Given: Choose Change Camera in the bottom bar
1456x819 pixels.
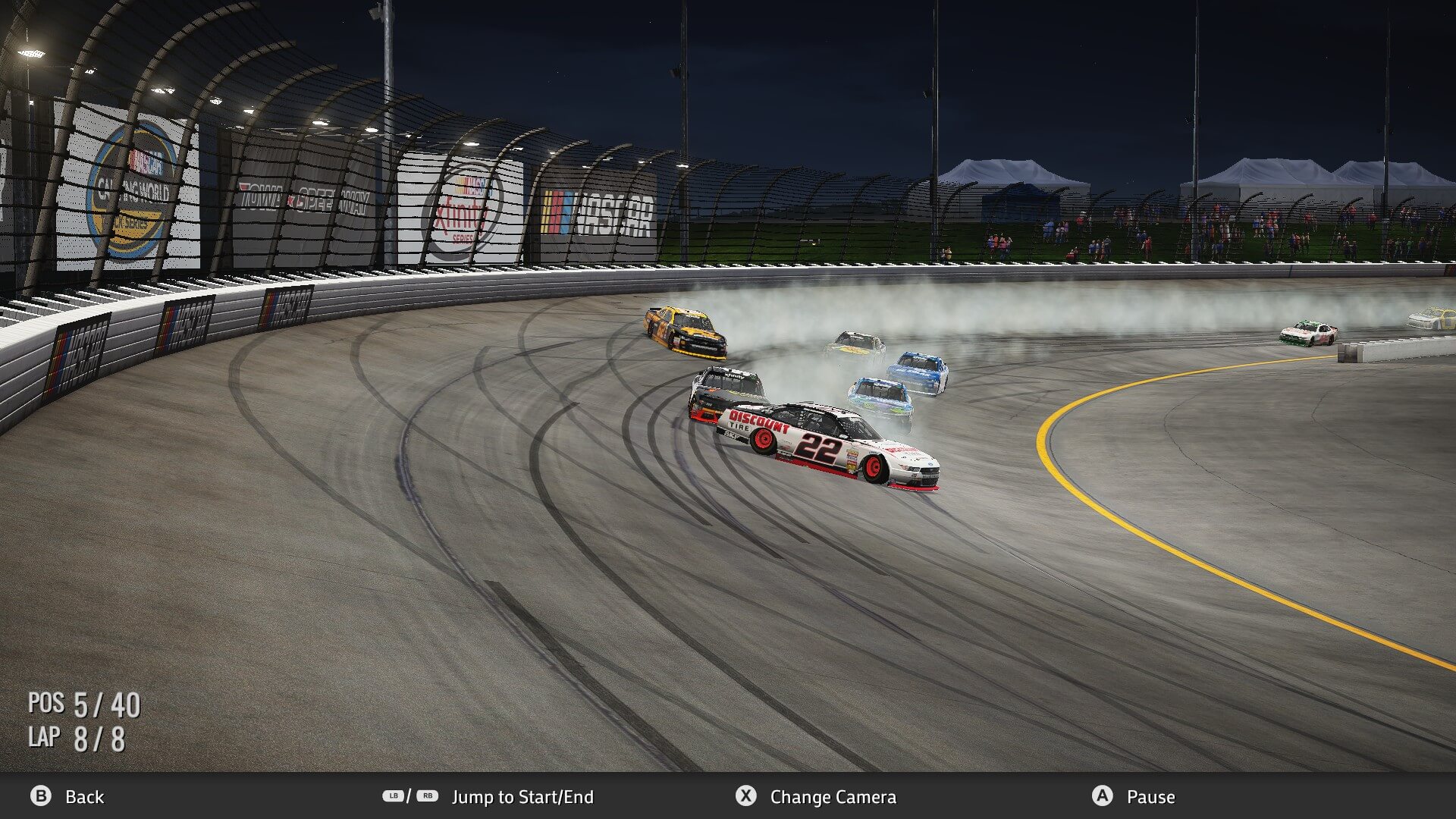Looking at the screenshot, I should pos(832,797).
